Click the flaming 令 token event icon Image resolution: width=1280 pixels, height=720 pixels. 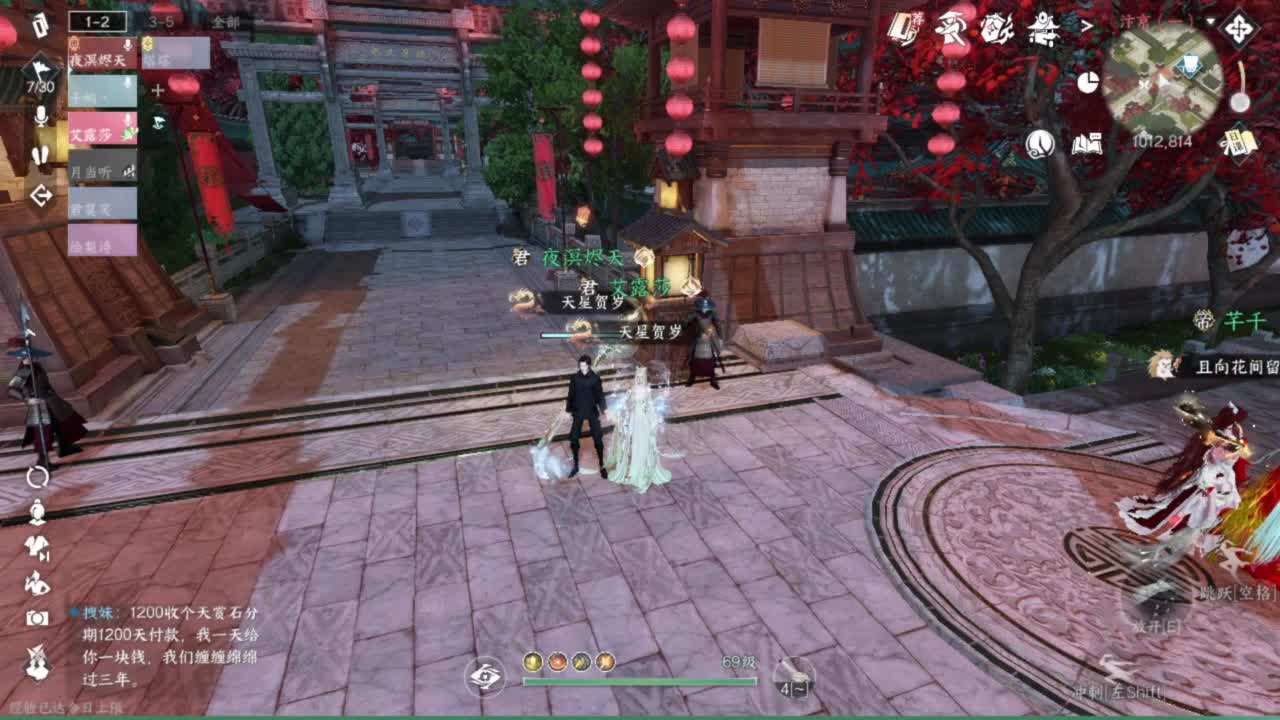996,28
